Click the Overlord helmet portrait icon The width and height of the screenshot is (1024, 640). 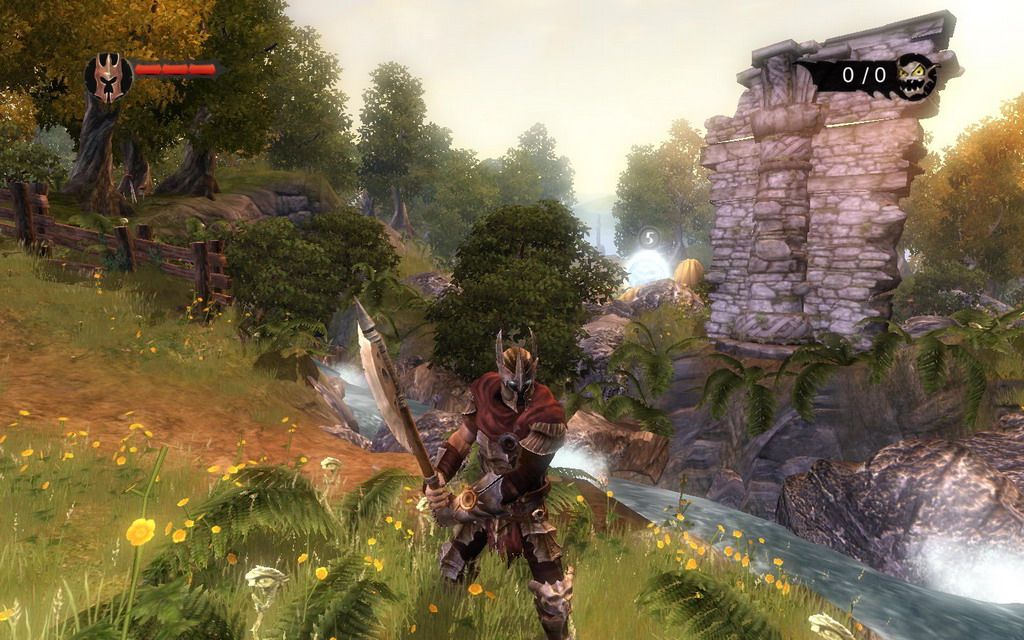click(108, 77)
